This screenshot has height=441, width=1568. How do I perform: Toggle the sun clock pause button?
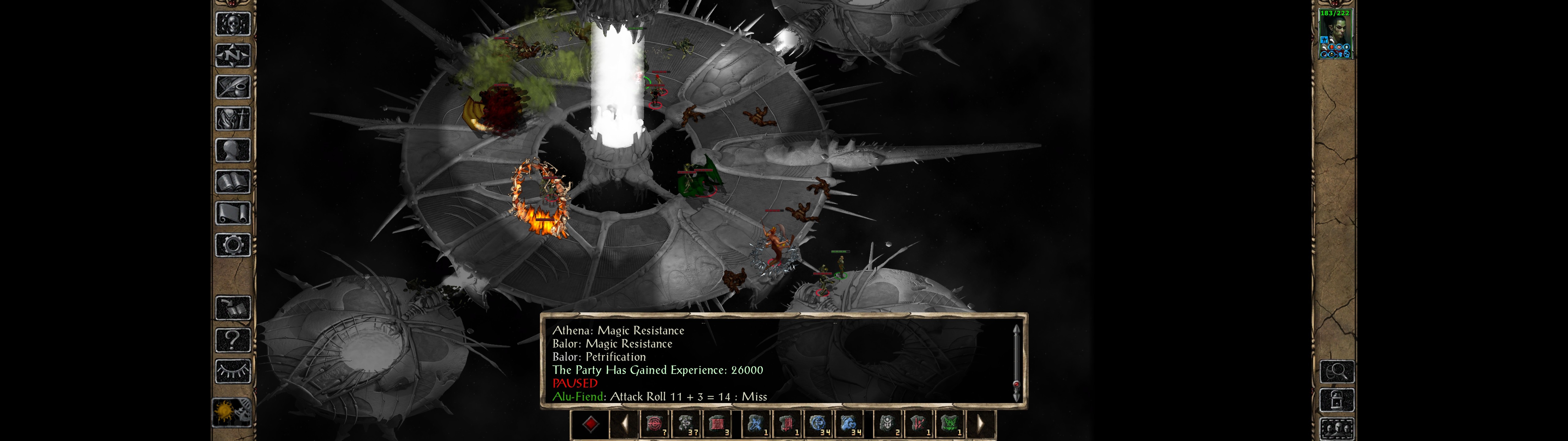[232, 413]
